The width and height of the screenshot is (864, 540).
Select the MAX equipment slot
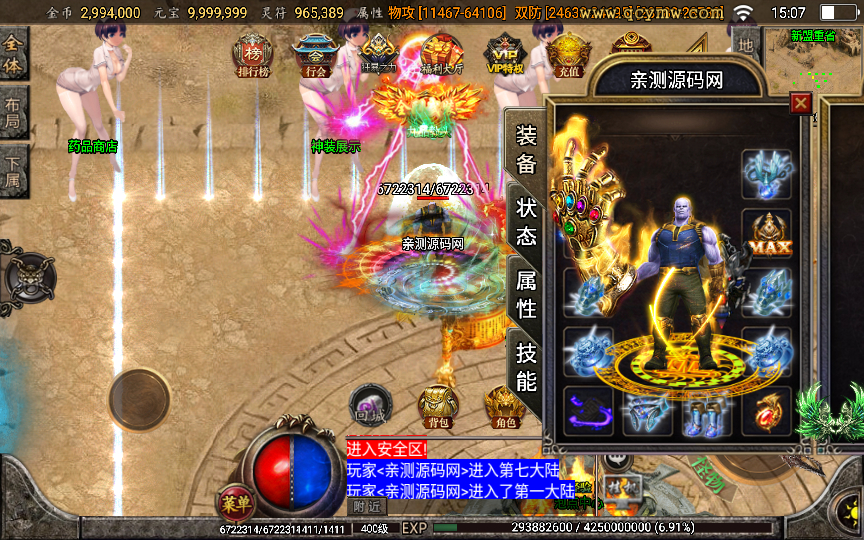tap(766, 234)
